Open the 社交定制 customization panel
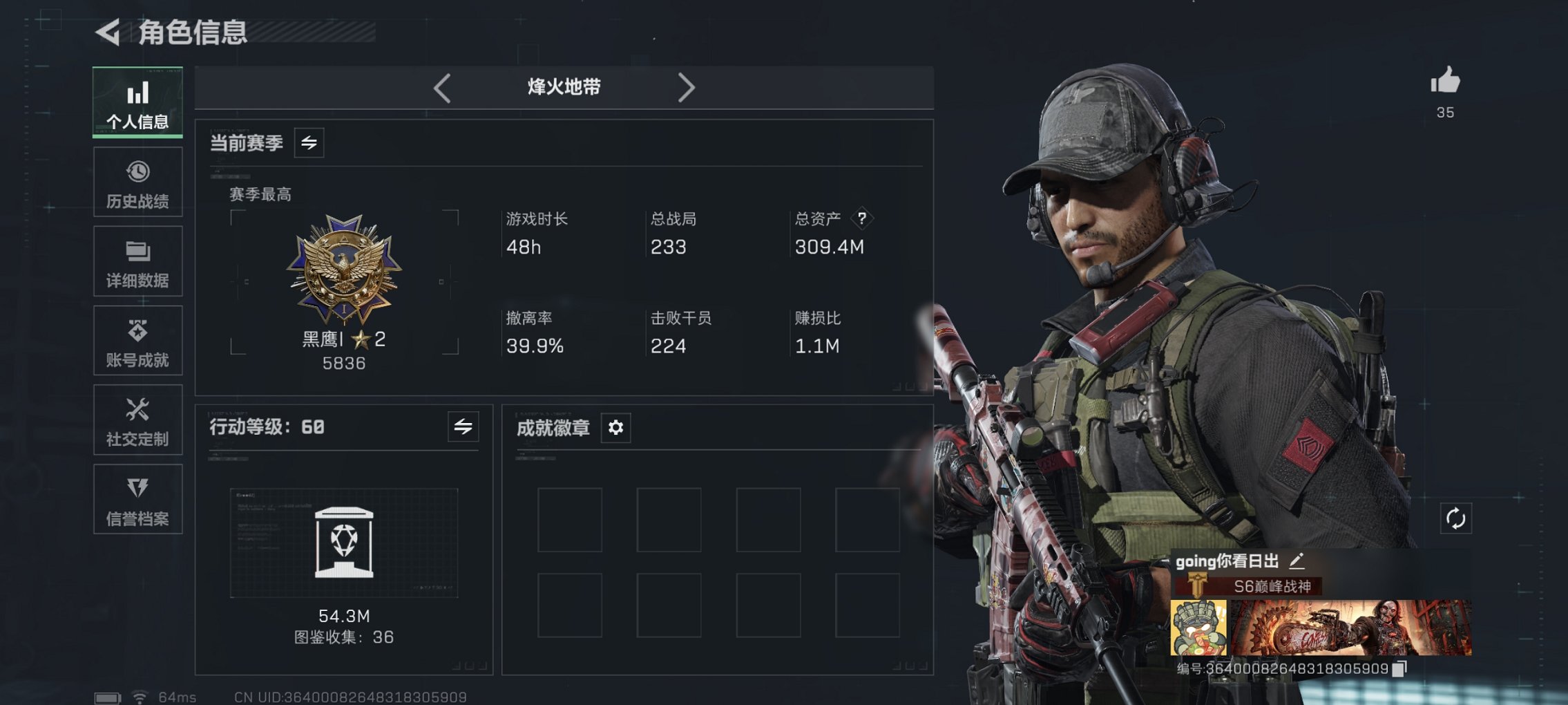Image resolution: width=1568 pixels, height=705 pixels. pos(137,420)
